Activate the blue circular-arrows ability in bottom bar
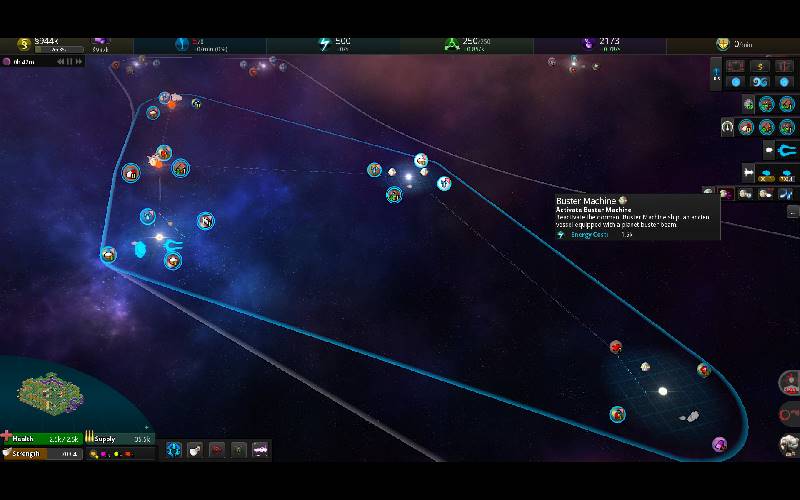 pyautogui.click(x=174, y=451)
